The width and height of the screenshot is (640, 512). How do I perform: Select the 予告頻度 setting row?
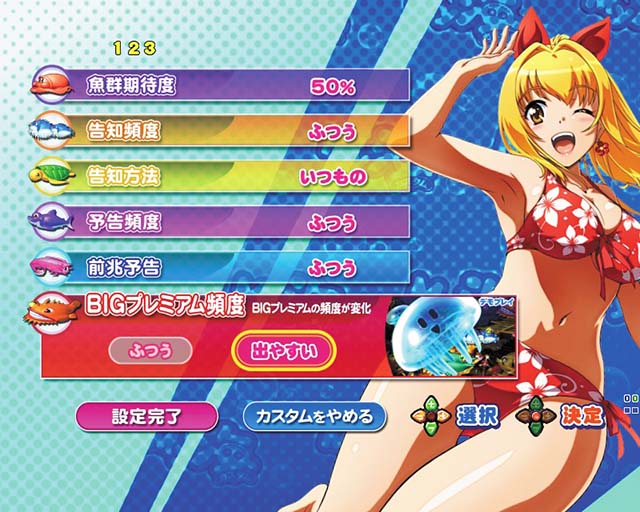[240, 222]
